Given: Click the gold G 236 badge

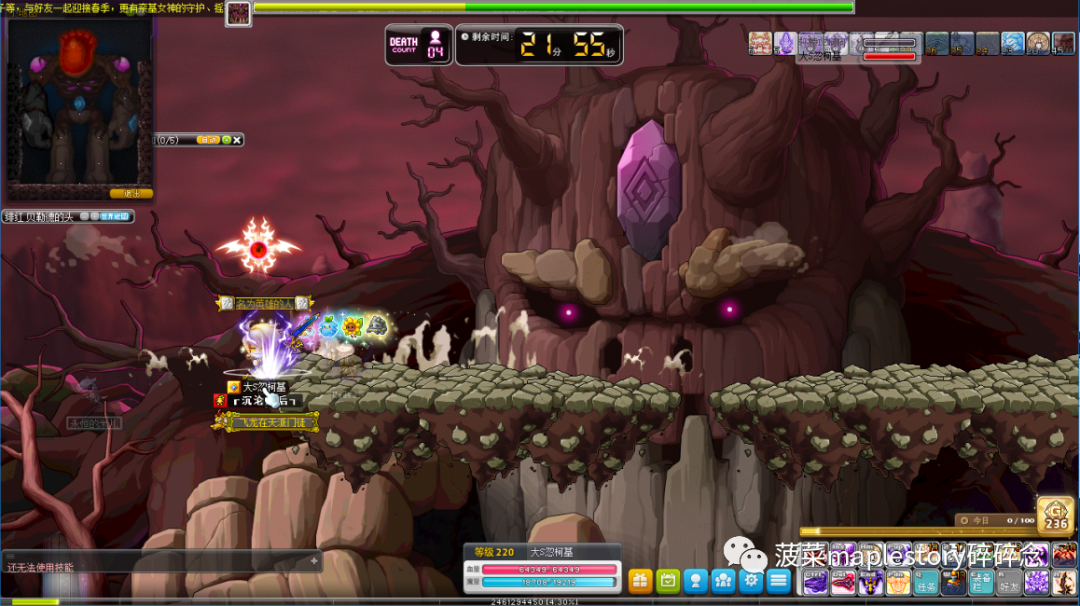Looking at the screenshot, I should (x=1056, y=515).
